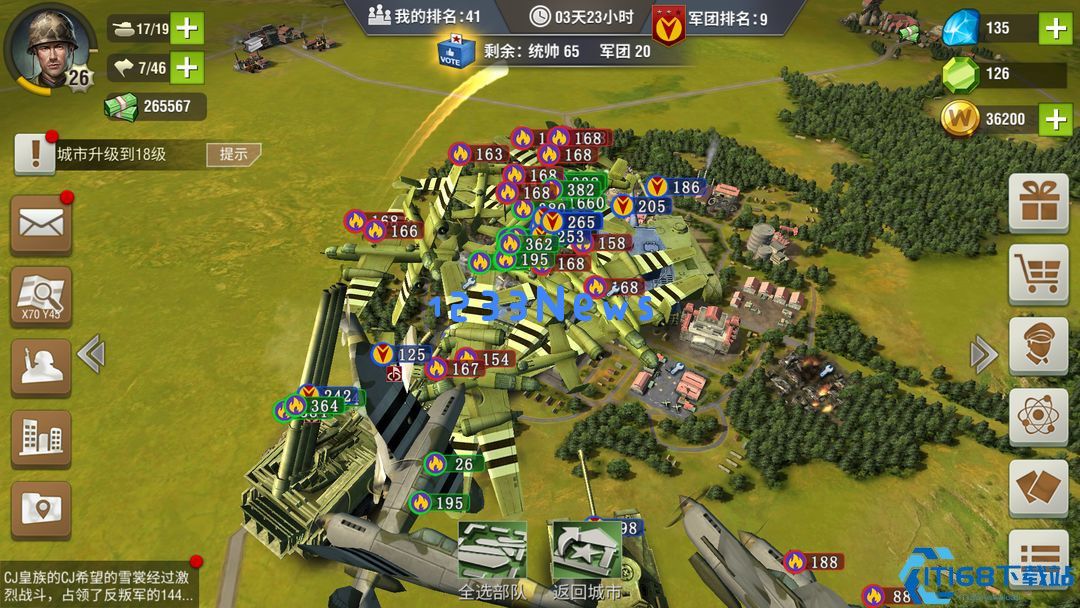The image size is (1080, 608).
Task: Open the soldier troops menu
Action: click(41, 367)
